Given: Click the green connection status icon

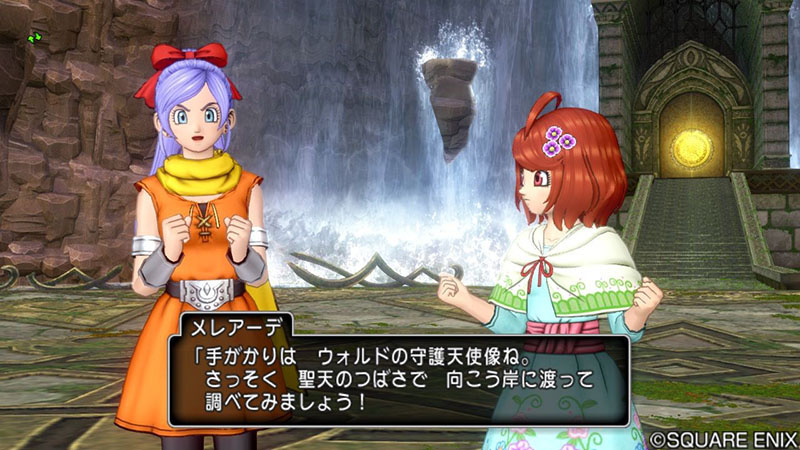Looking at the screenshot, I should 36,38.
